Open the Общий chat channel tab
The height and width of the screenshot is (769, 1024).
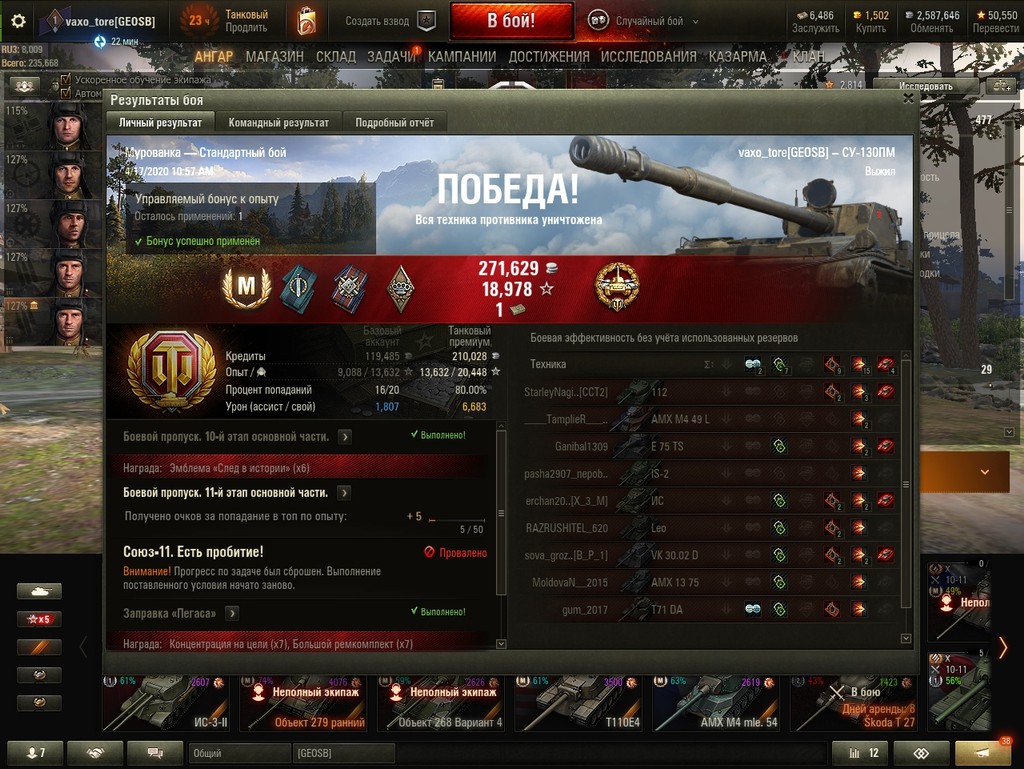pos(223,752)
